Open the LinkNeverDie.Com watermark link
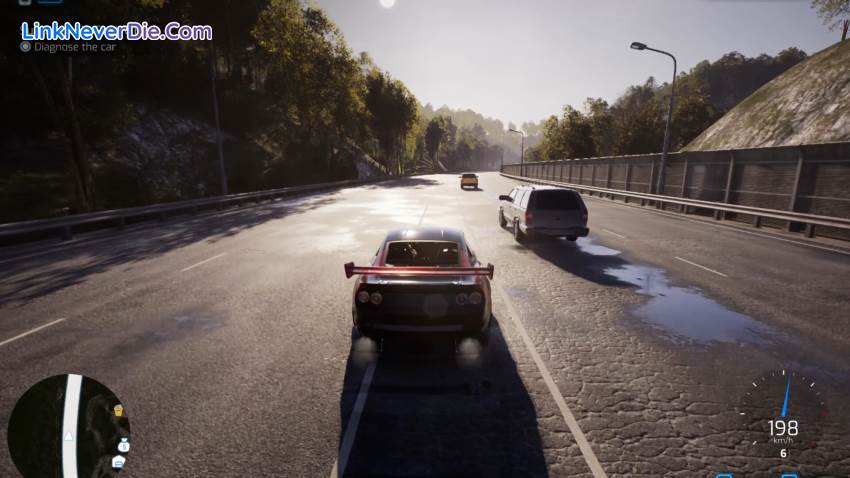Image resolution: width=850 pixels, height=478 pixels. [116, 31]
